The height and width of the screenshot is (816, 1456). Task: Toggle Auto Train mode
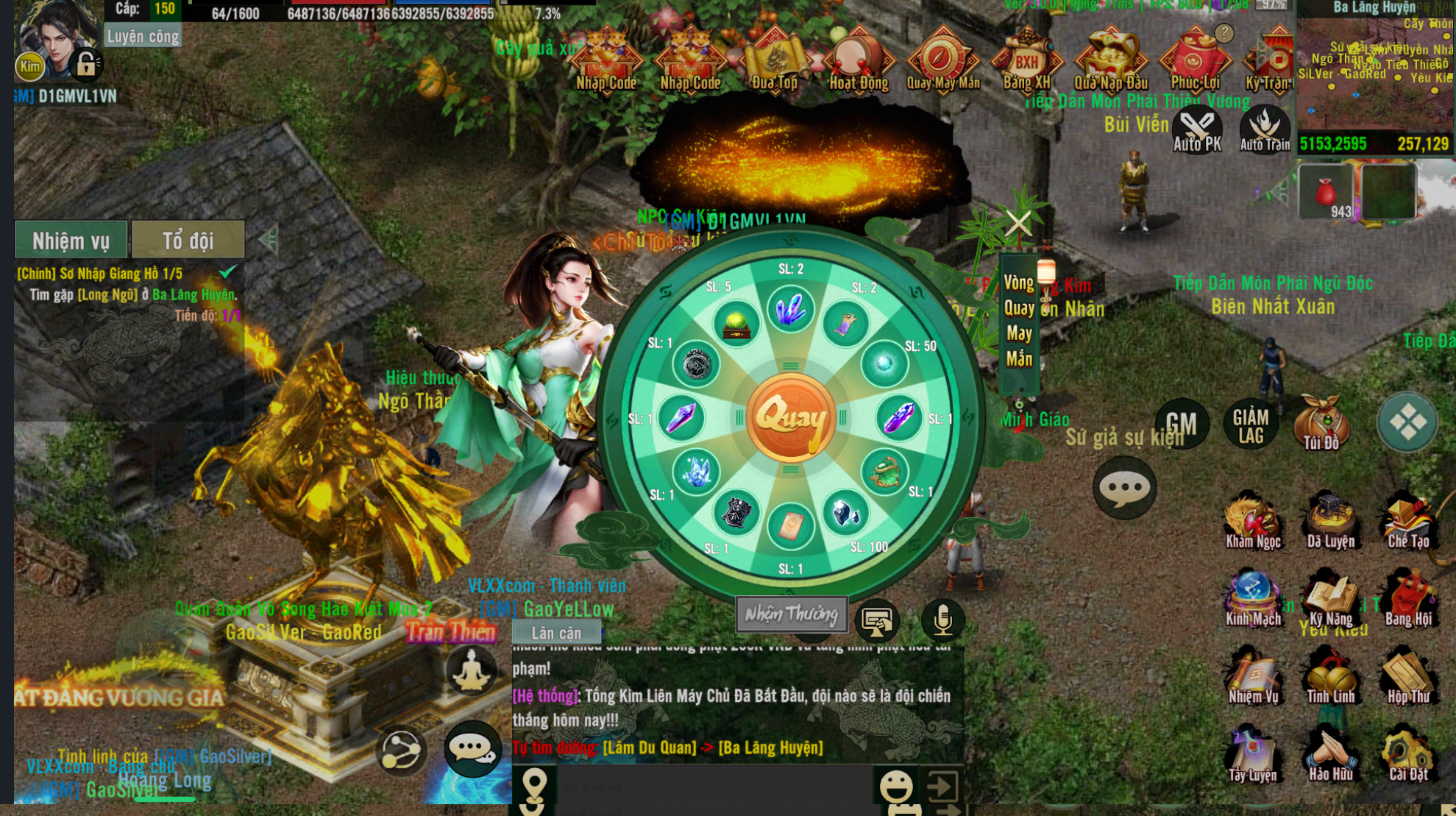click(x=1265, y=130)
